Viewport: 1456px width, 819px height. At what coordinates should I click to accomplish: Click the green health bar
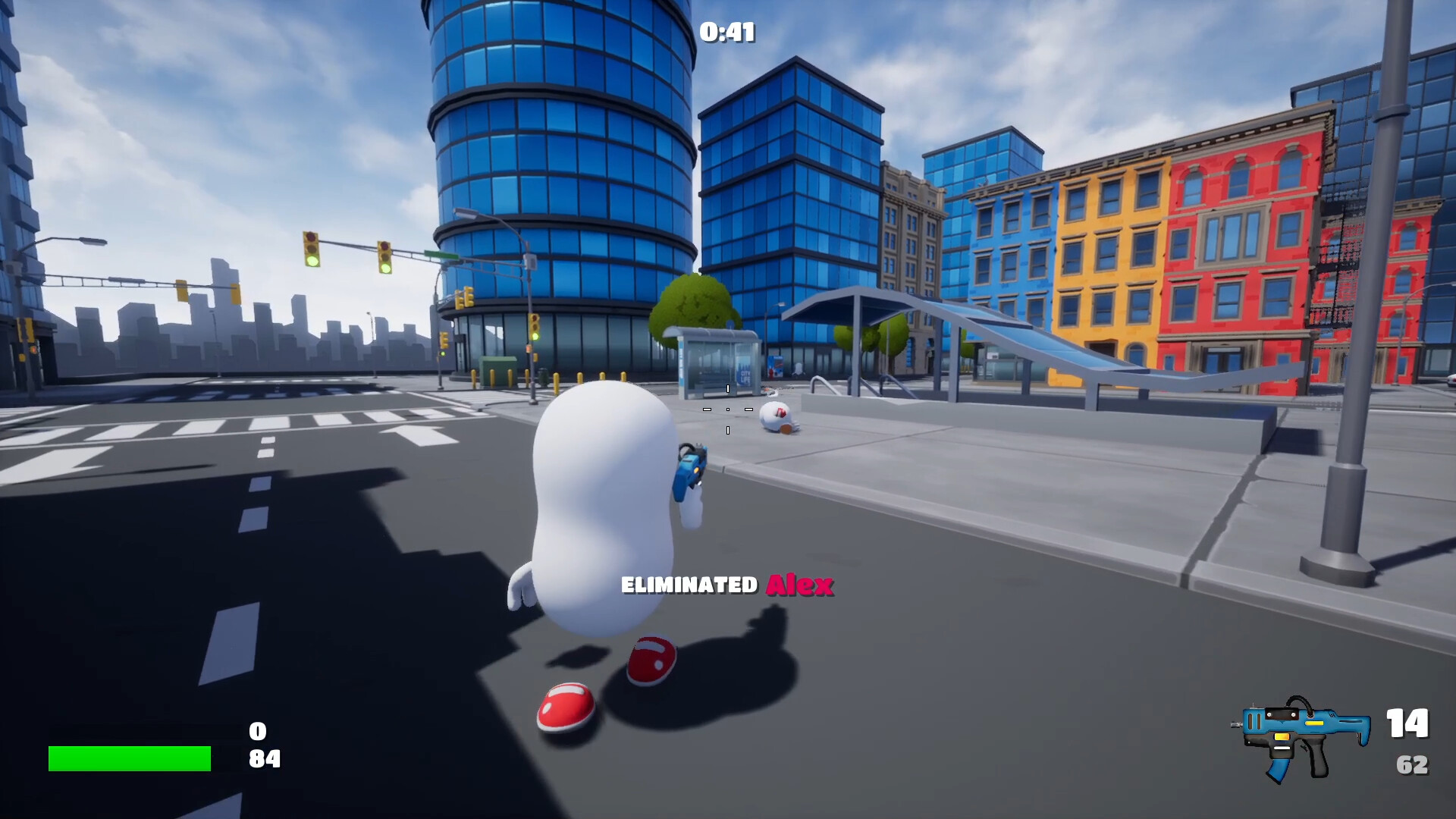tap(129, 758)
